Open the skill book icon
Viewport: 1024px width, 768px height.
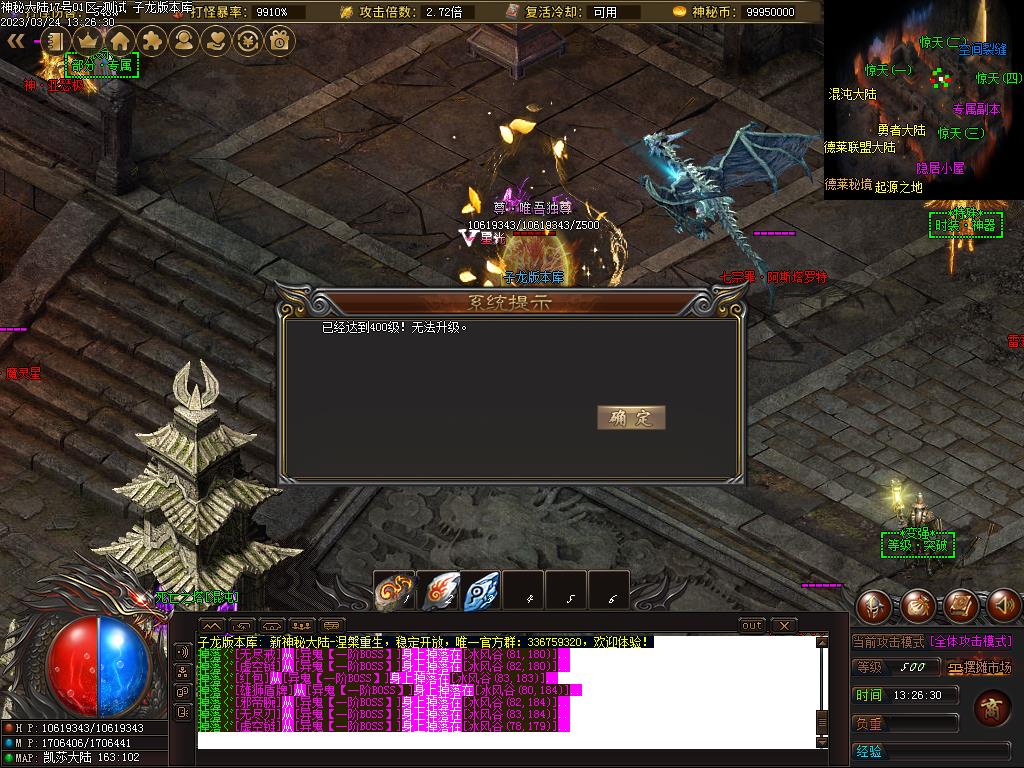click(x=961, y=605)
